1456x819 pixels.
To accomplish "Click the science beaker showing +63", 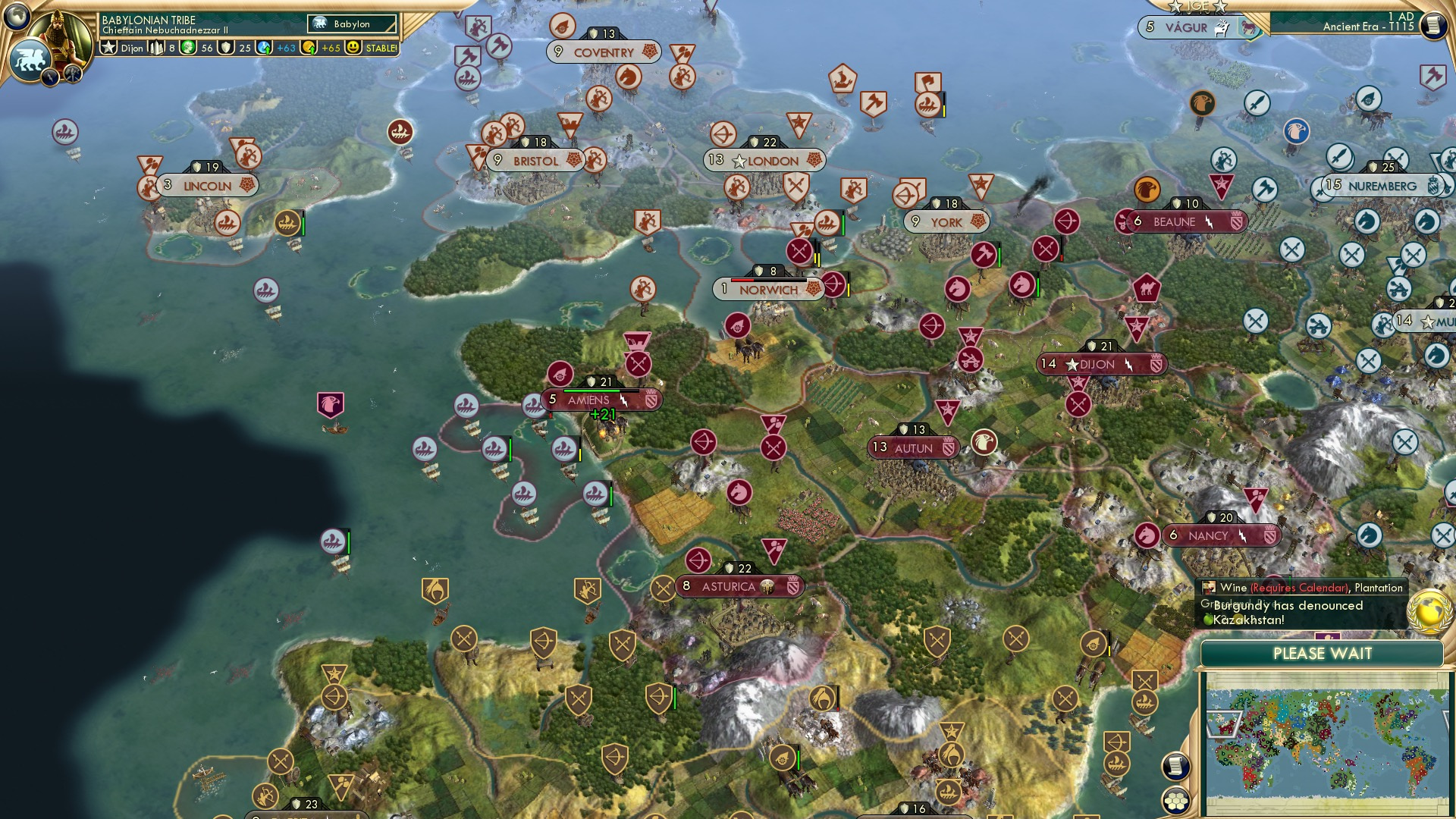I will pyautogui.click(x=265, y=49).
